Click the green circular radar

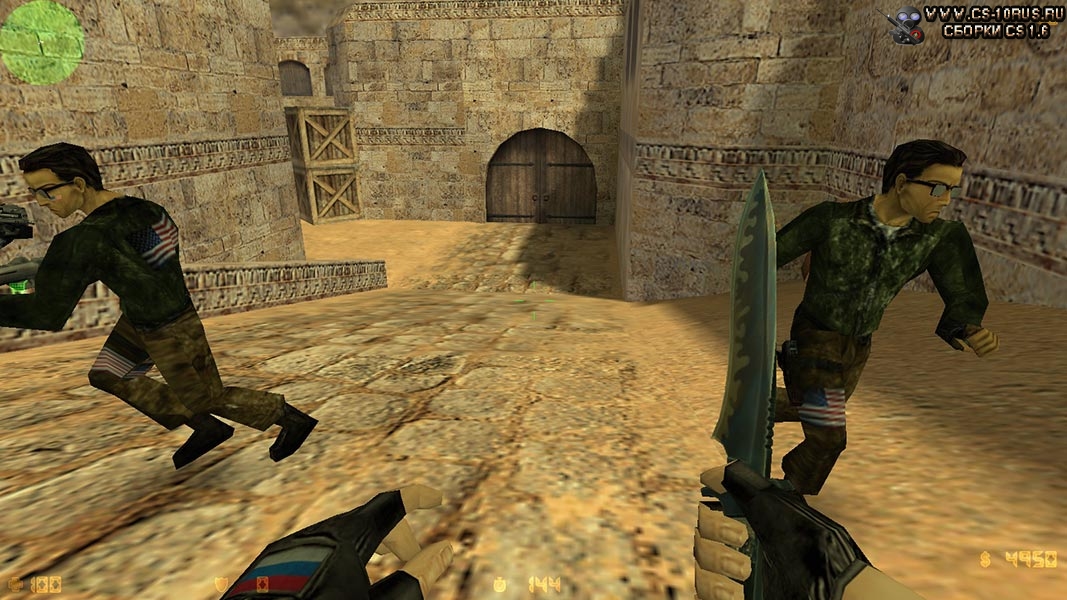coord(41,41)
